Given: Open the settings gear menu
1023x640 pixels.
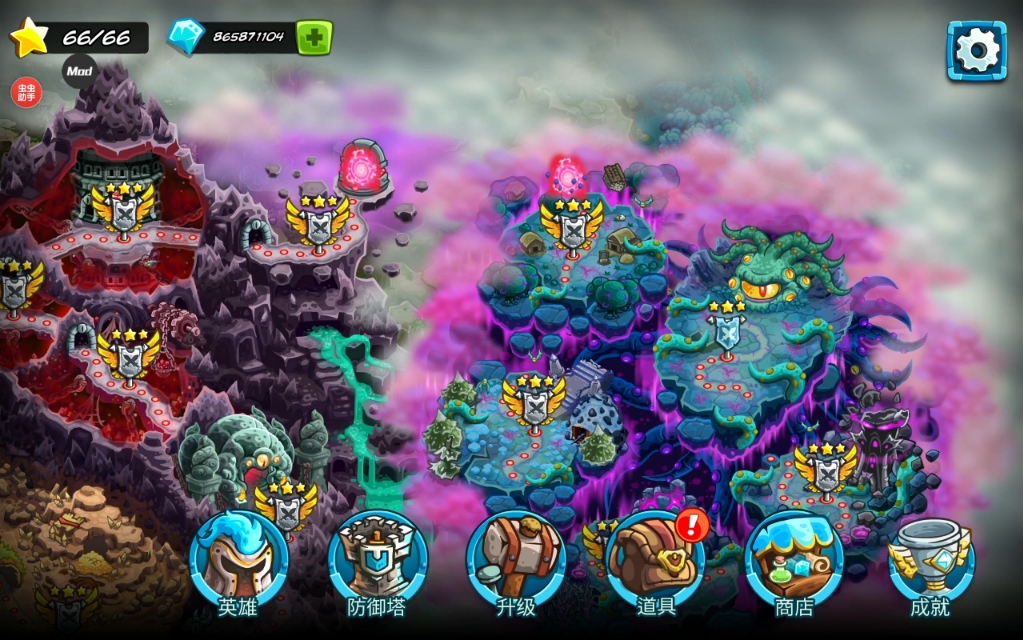Looking at the screenshot, I should [x=976, y=50].
